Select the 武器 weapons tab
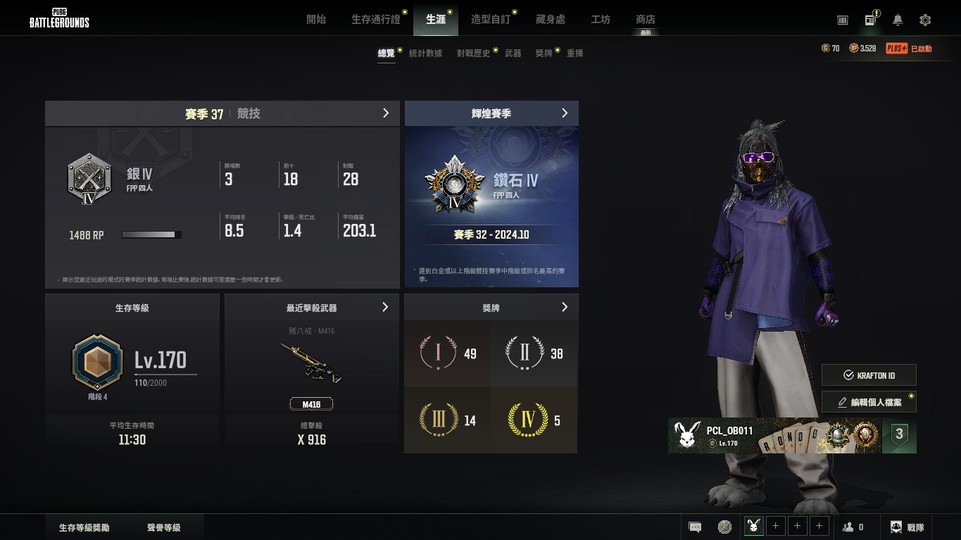The width and height of the screenshot is (961, 540). tap(513, 53)
